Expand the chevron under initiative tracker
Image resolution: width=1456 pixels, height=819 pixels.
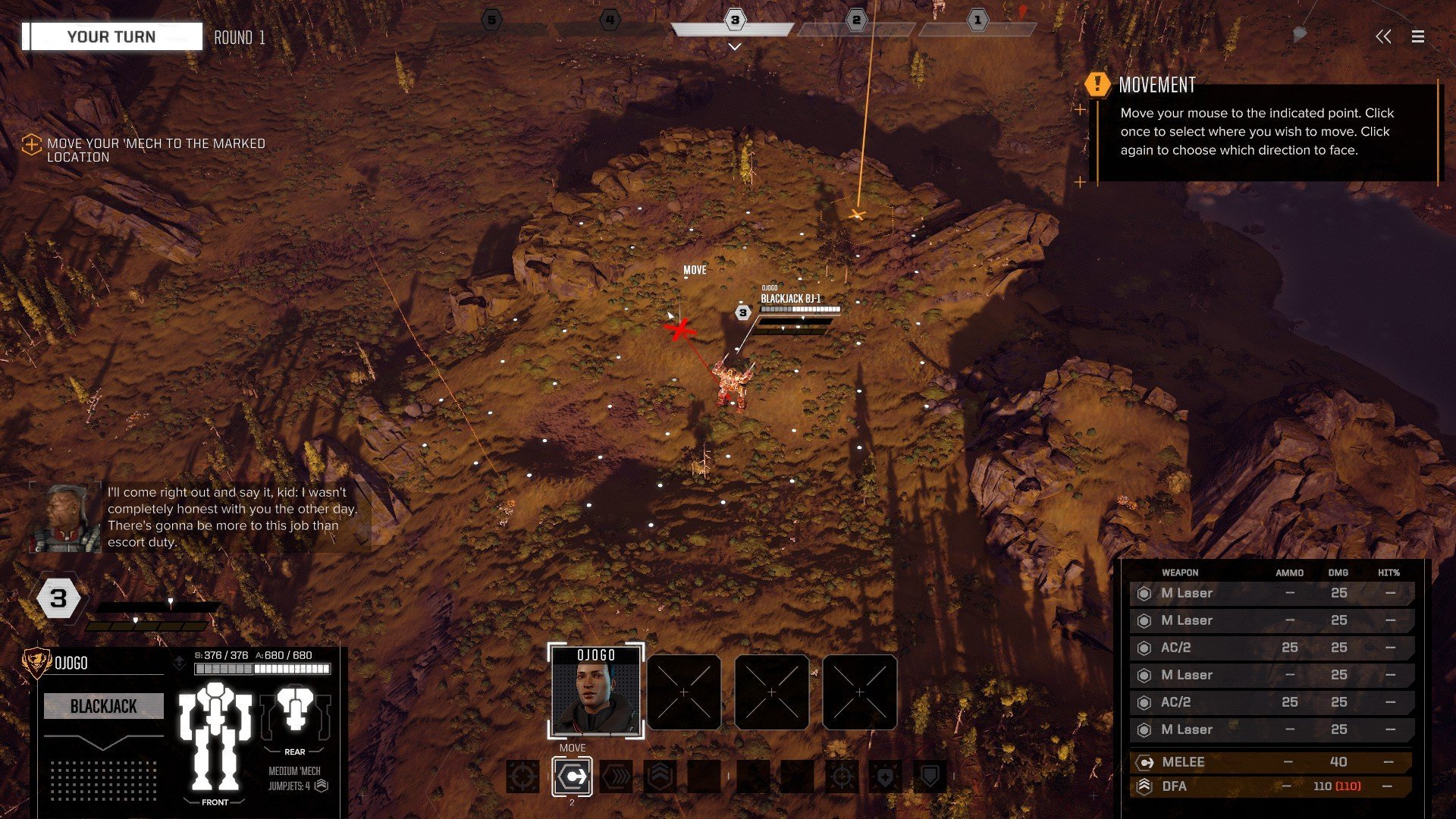tap(734, 47)
